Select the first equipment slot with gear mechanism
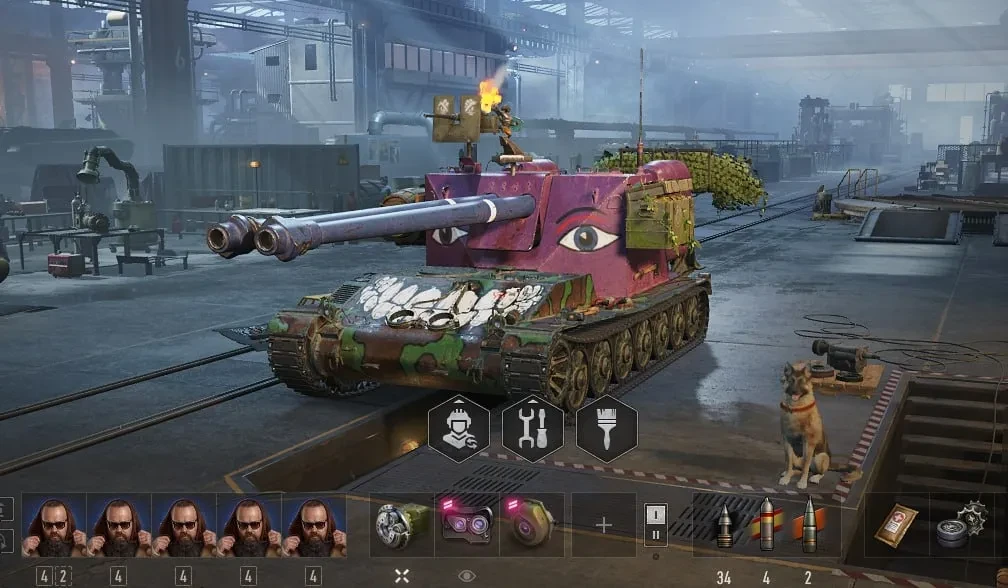 coord(402,525)
